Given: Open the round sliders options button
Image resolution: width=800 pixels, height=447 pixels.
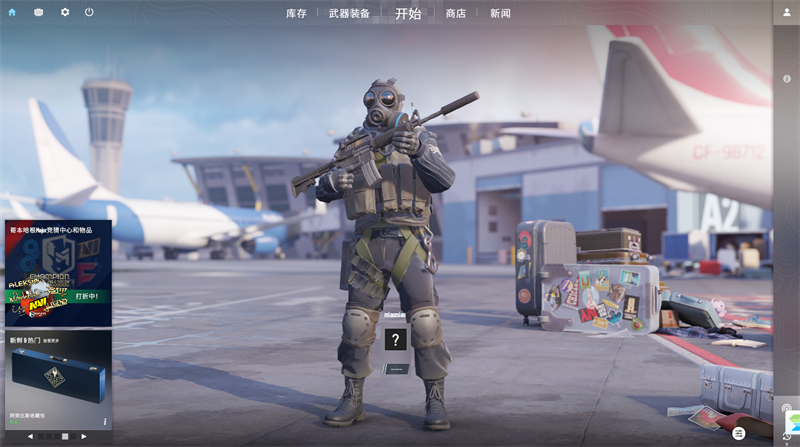Looking at the screenshot, I should tap(739, 433).
